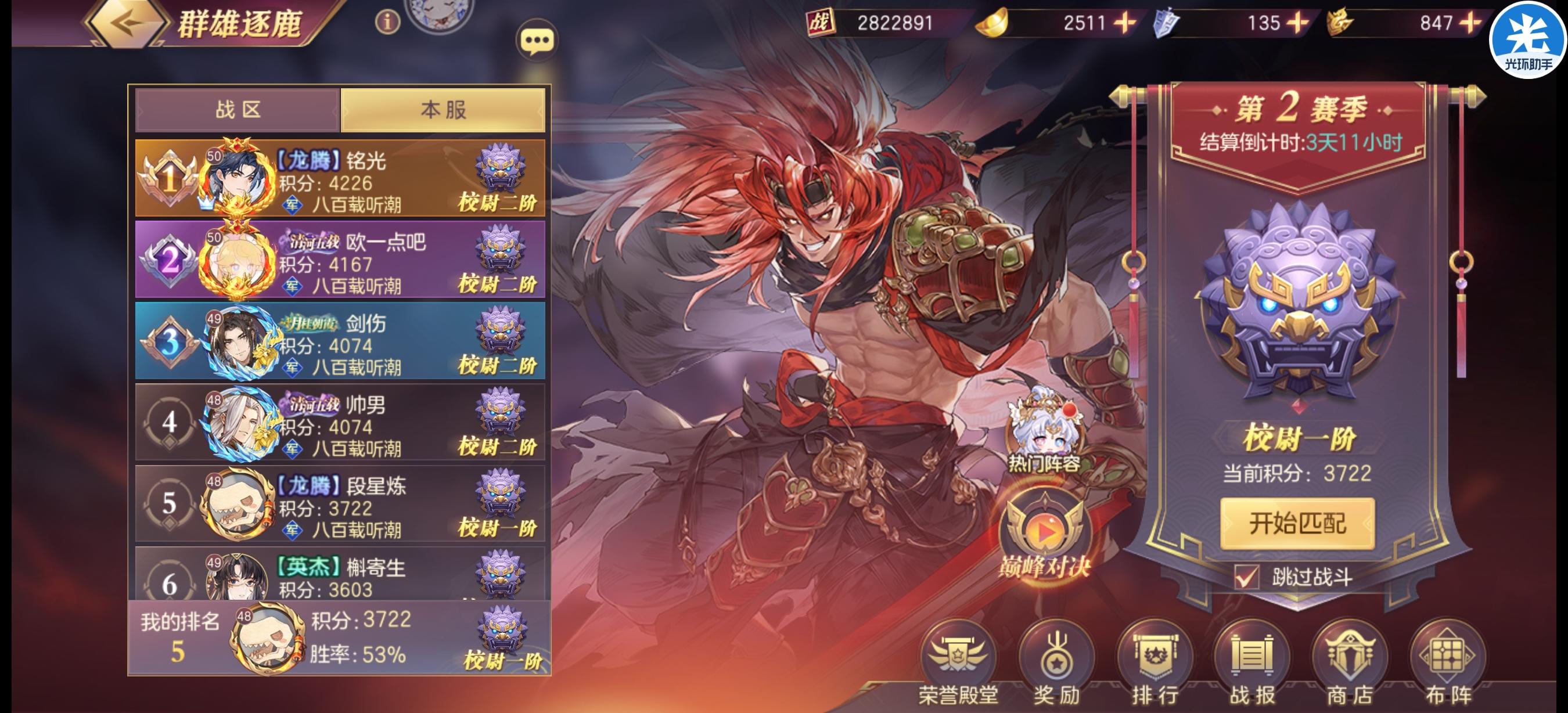Switch to the 本服 tab

443,110
